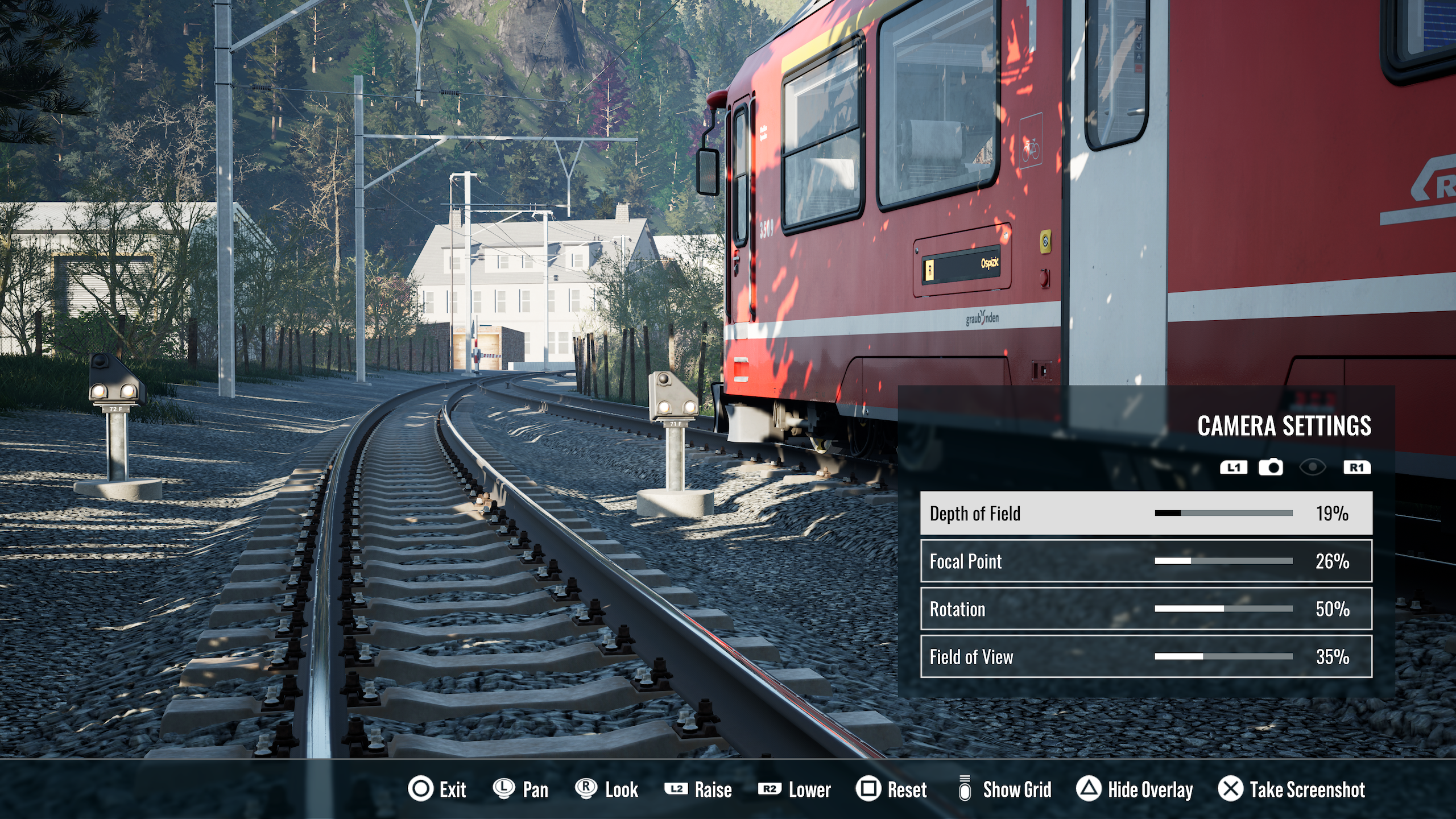Exit the photo mode
The height and width of the screenshot is (819, 1456).
pos(437,789)
